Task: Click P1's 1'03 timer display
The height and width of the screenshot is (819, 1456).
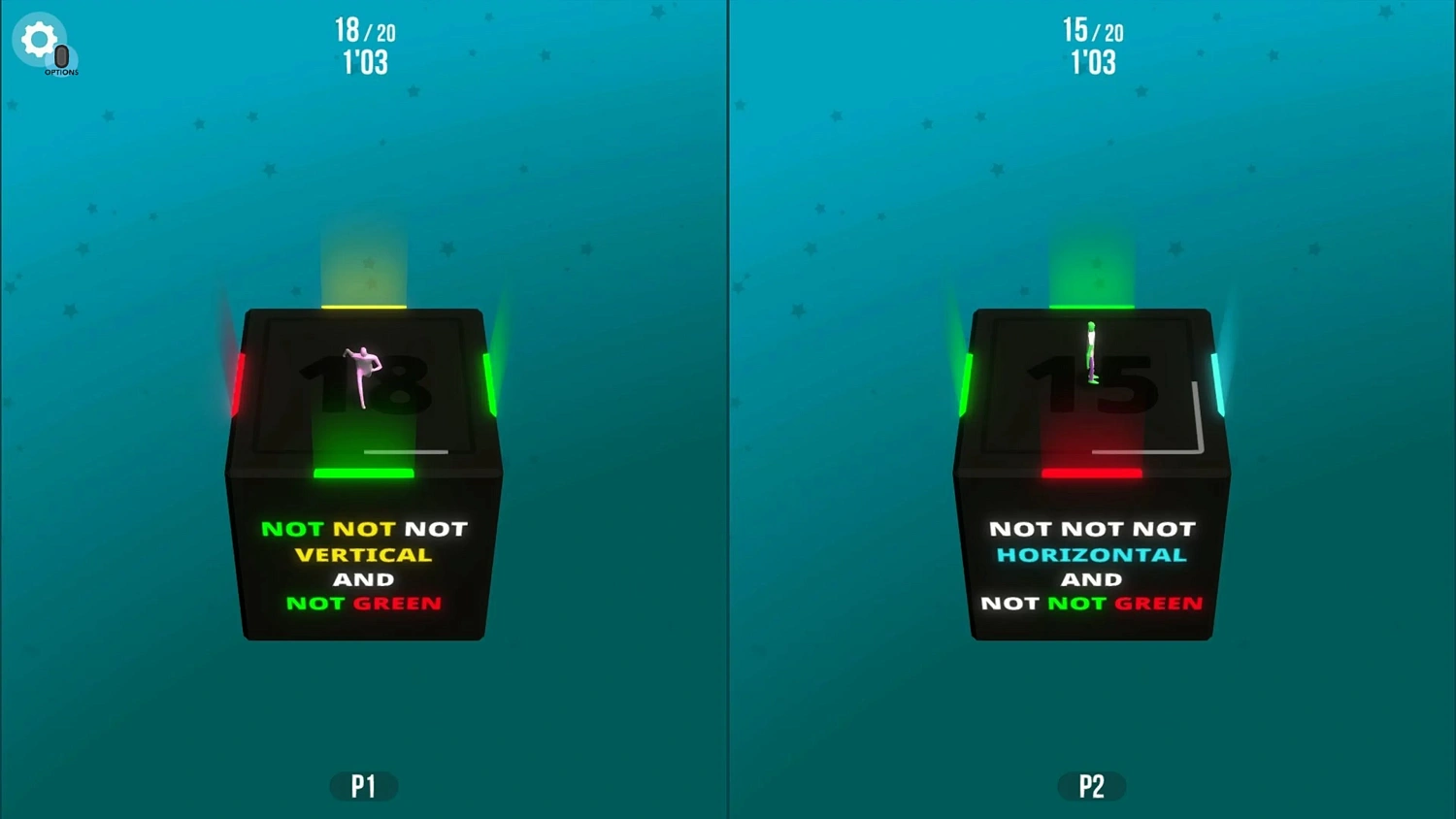Action: 364,62
